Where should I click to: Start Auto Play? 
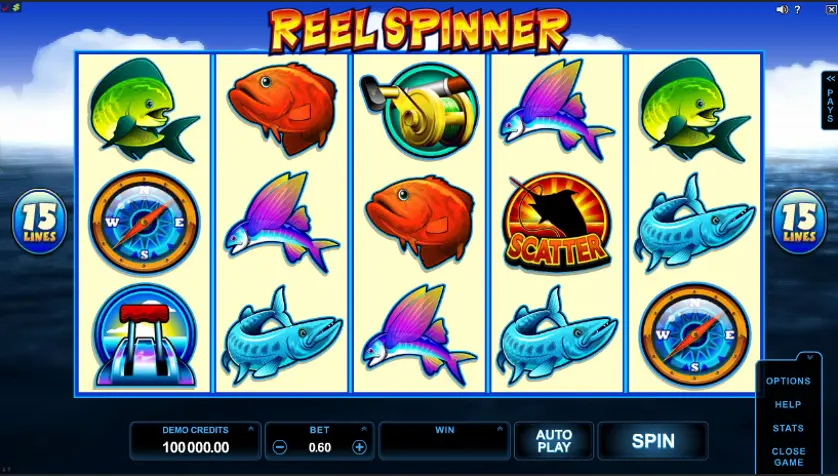pos(553,441)
